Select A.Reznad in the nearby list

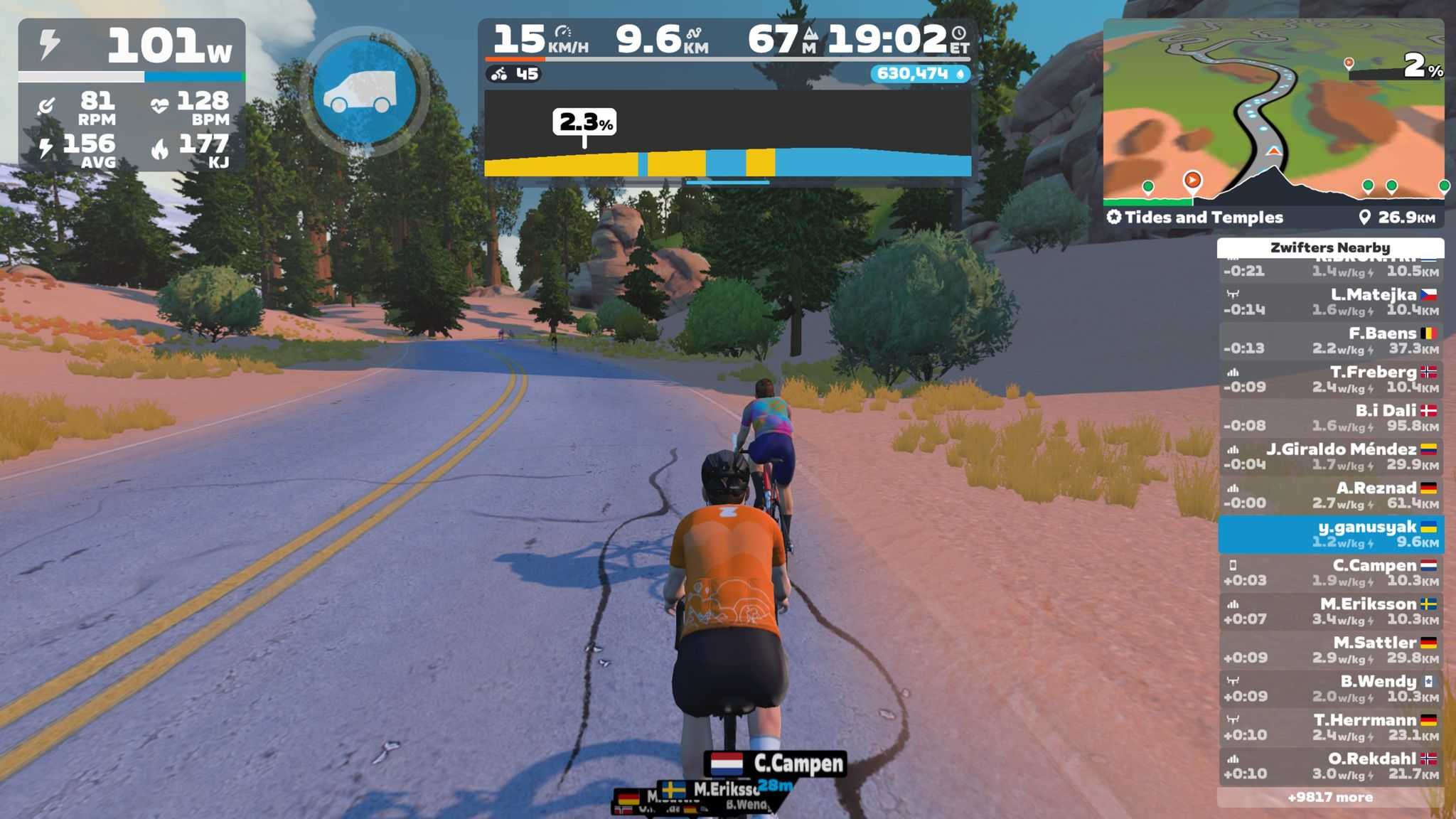[x=1330, y=496]
